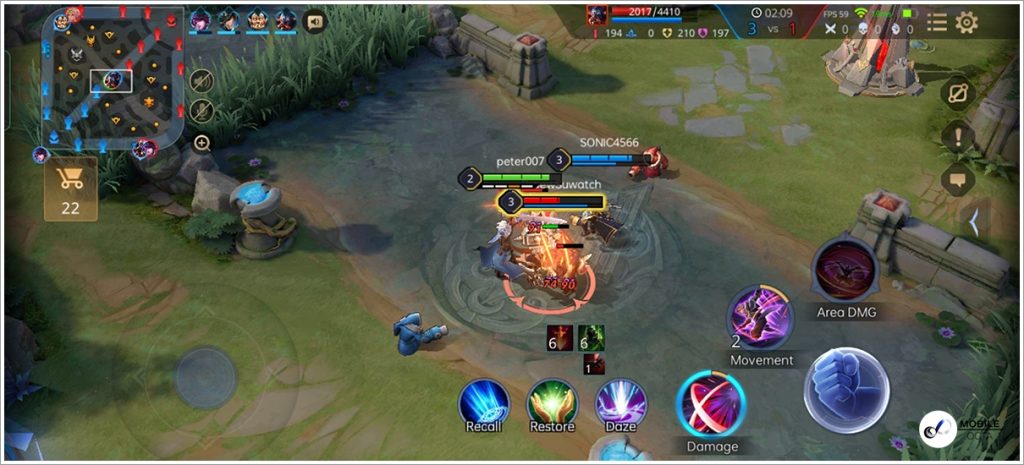Image resolution: width=1024 pixels, height=465 pixels.
Task: Use the Restore ability
Action: point(551,403)
